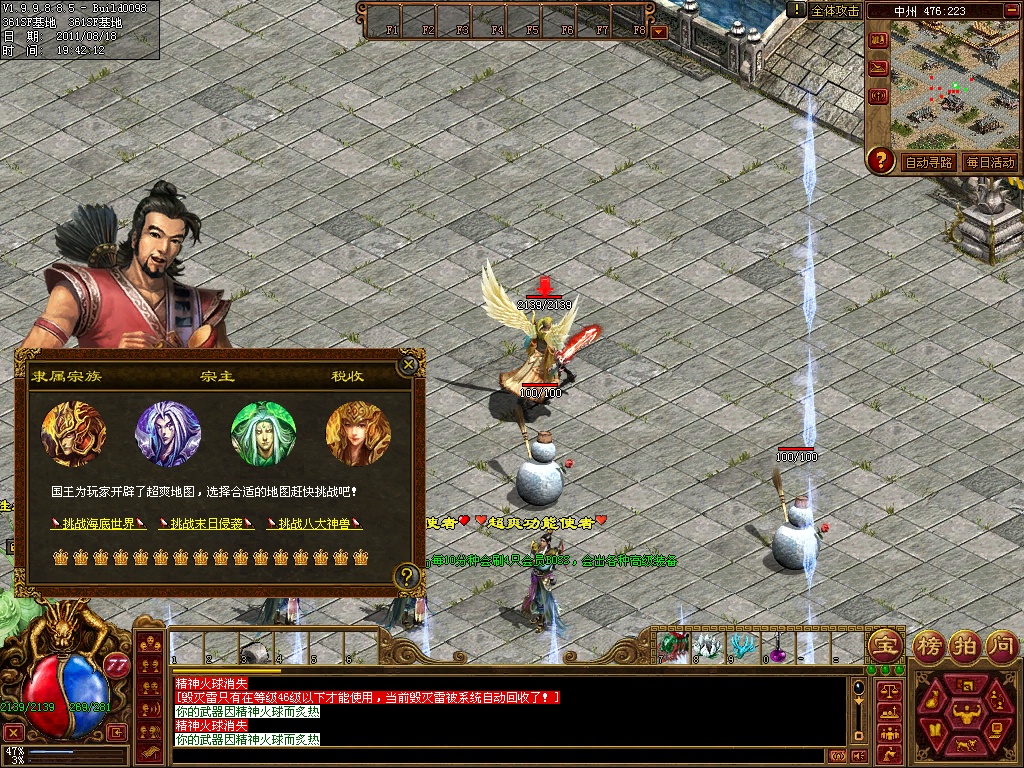Toggle the 全体攻击 attack mode button
1024x768 pixels.
click(x=835, y=11)
